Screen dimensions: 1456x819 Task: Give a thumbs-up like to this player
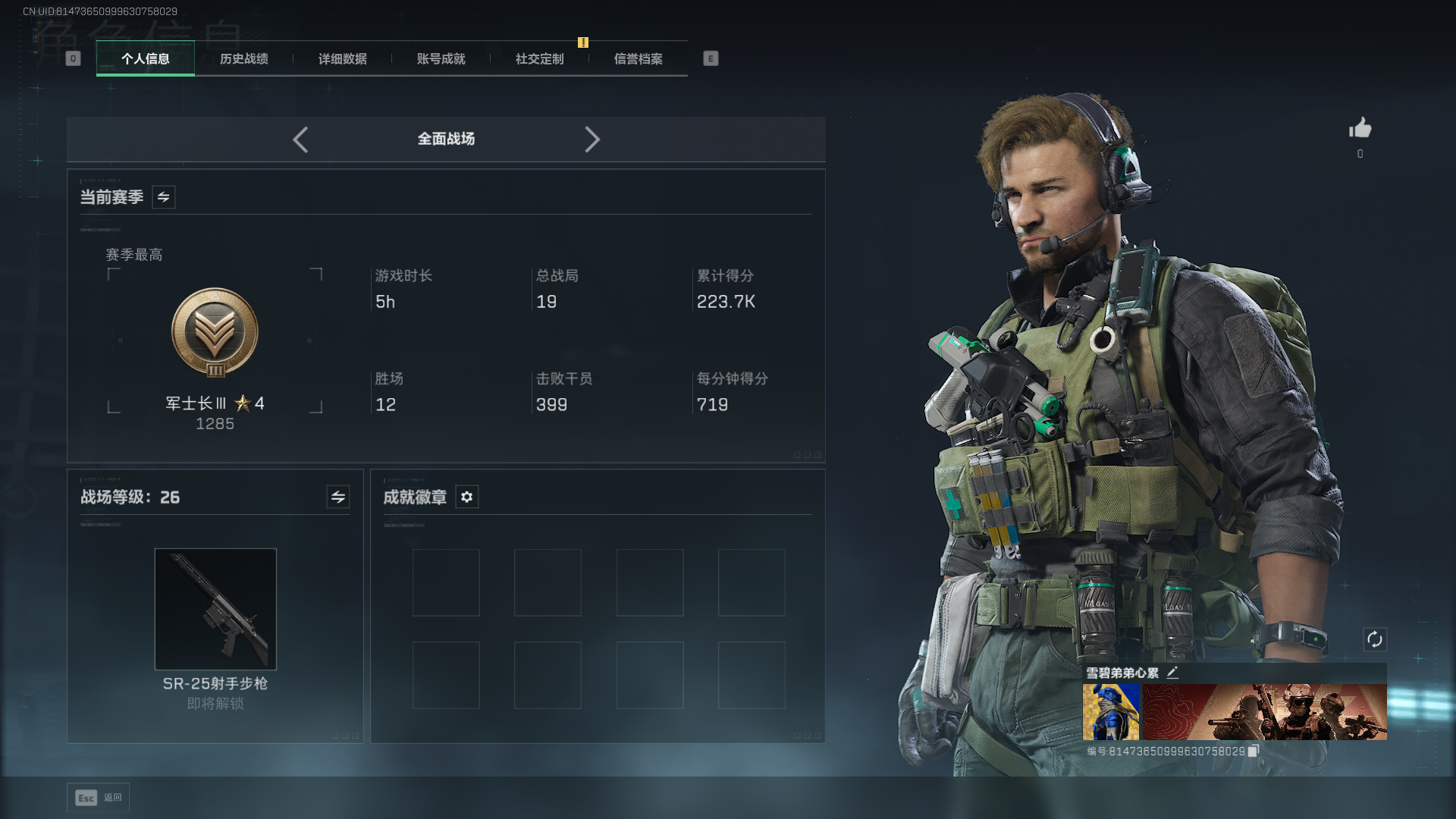click(x=1360, y=128)
